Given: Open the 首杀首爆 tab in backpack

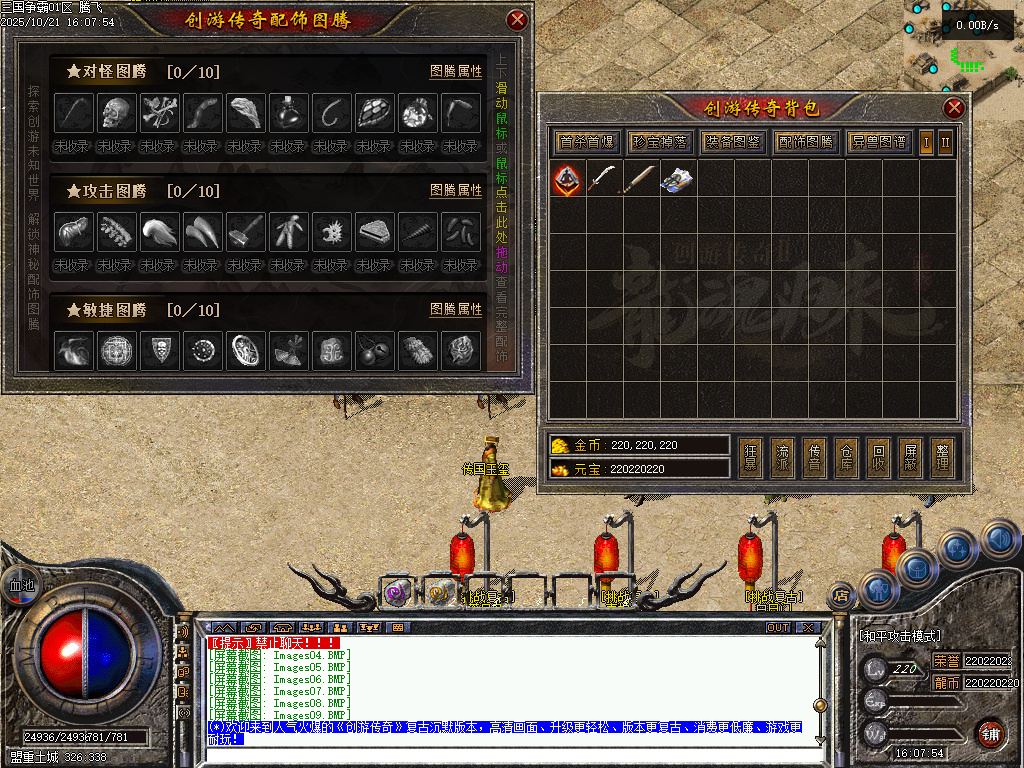Looking at the screenshot, I should (x=587, y=142).
